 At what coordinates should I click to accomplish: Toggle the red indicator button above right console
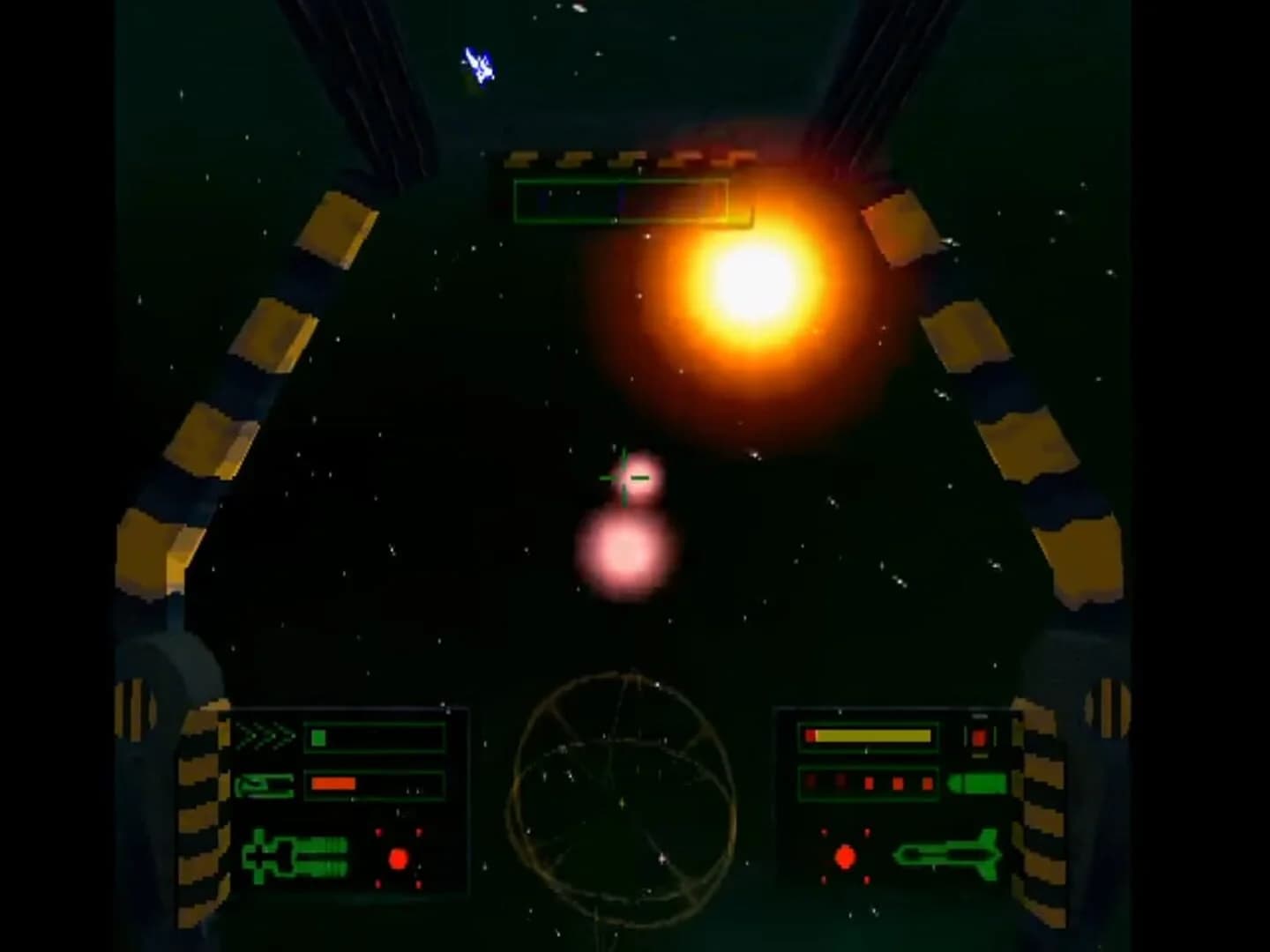point(978,737)
